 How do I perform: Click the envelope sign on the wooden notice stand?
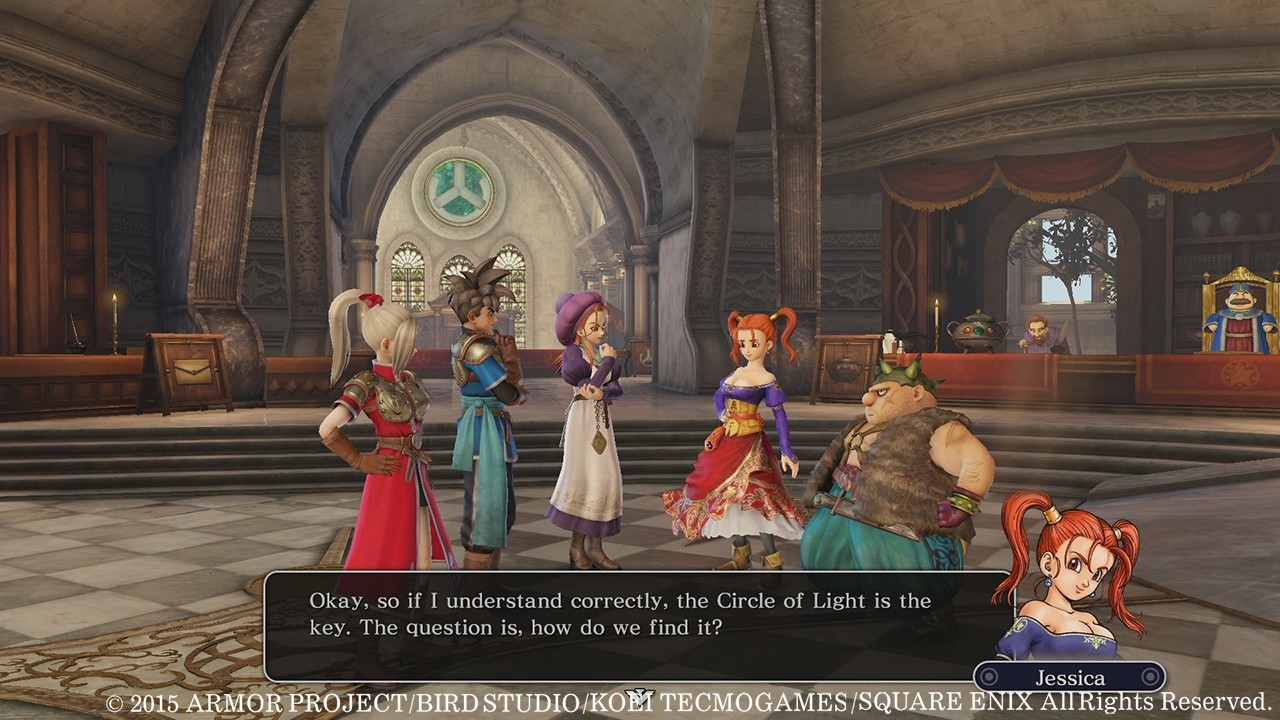(x=192, y=372)
